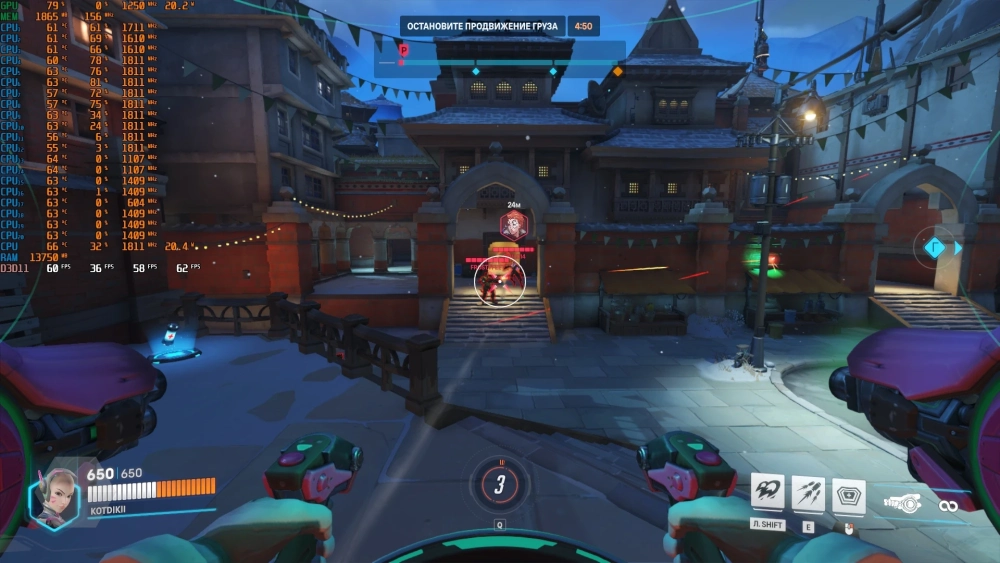1000x563 pixels.
Task: Click the enemy hero icon marked 24m
Action: (x=510, y=224)
